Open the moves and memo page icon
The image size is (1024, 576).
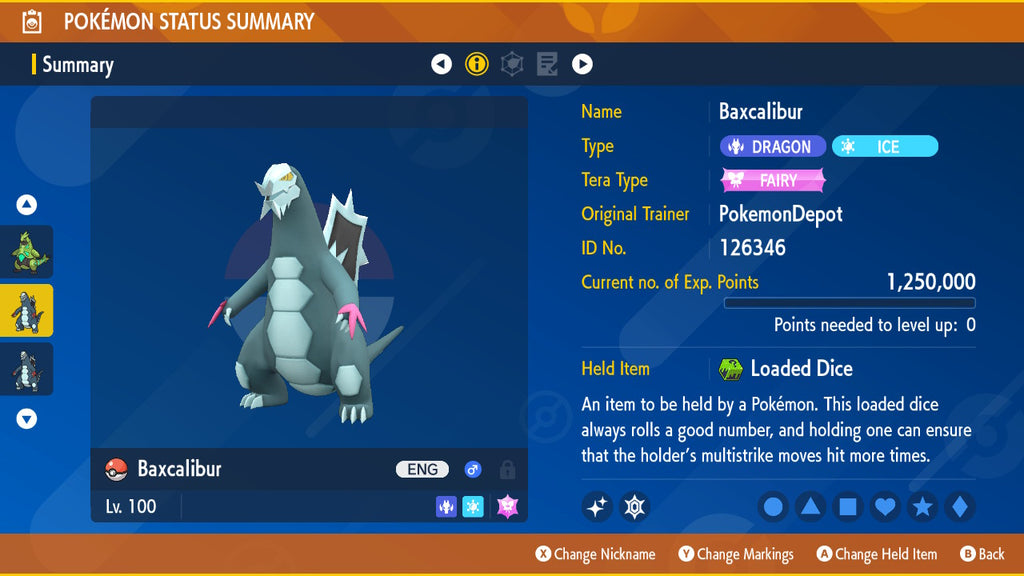tap(547, 65)
